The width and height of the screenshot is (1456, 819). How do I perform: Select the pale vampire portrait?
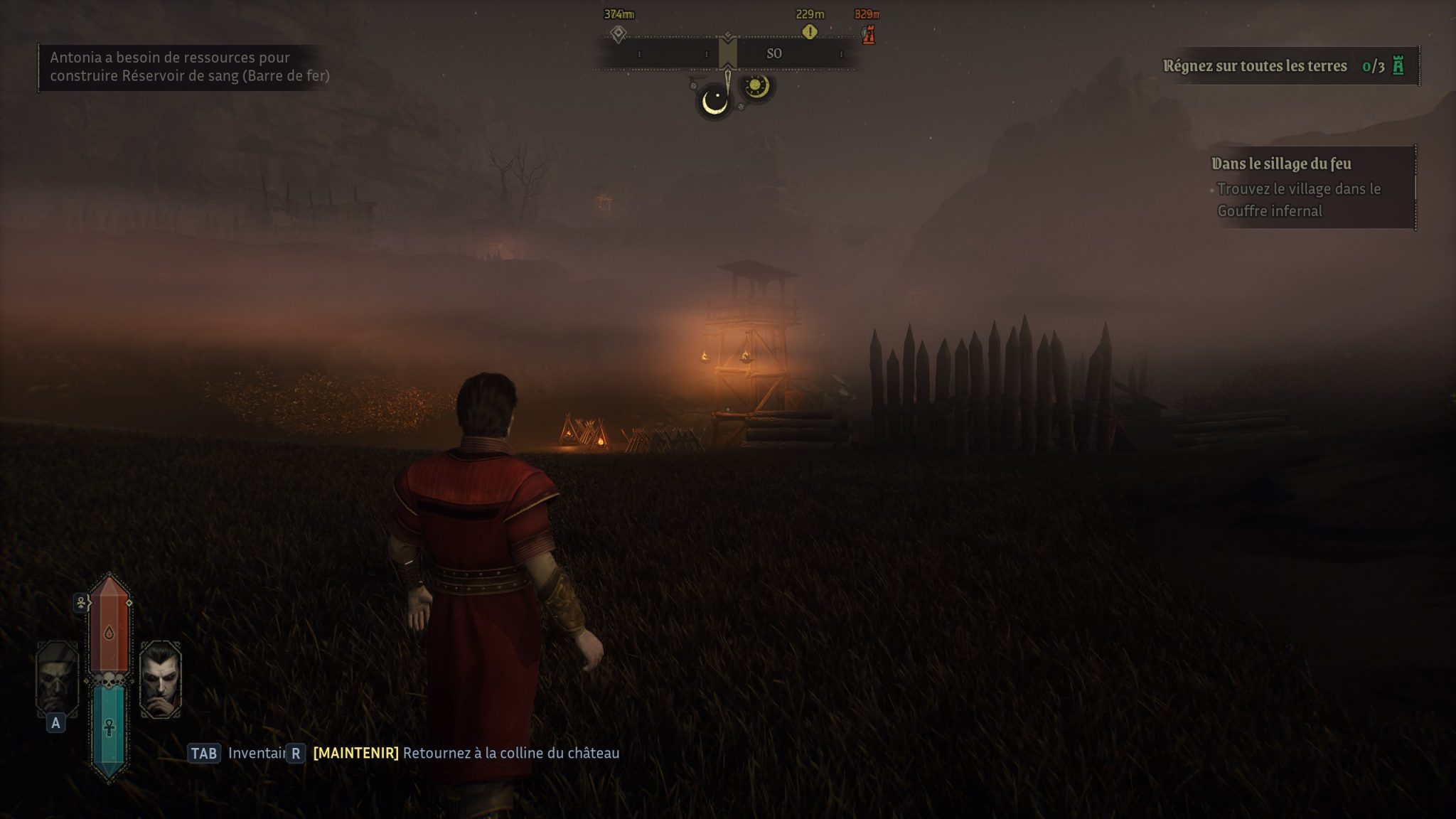(161, 679)
